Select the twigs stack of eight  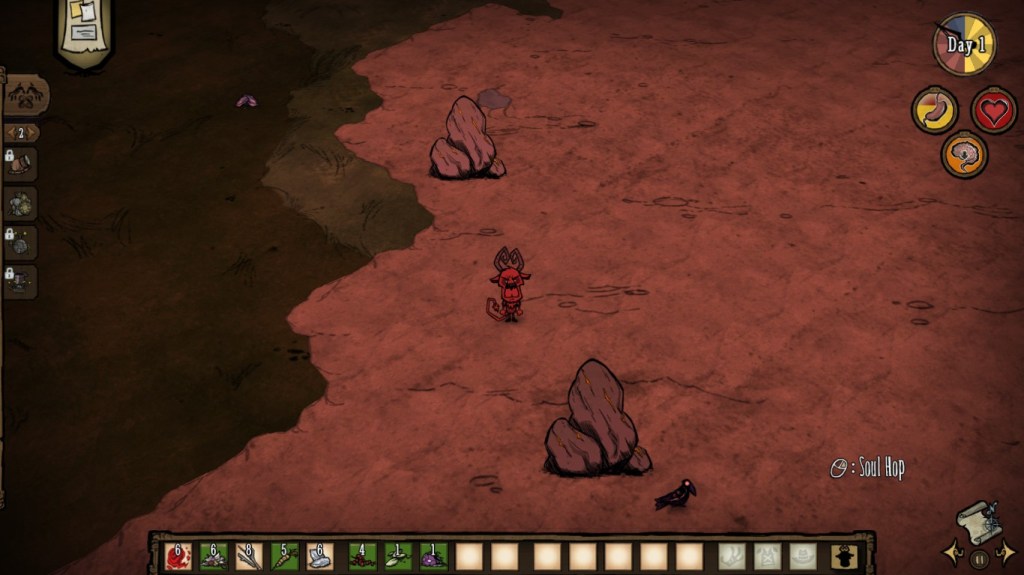click(x=249, y=556)
